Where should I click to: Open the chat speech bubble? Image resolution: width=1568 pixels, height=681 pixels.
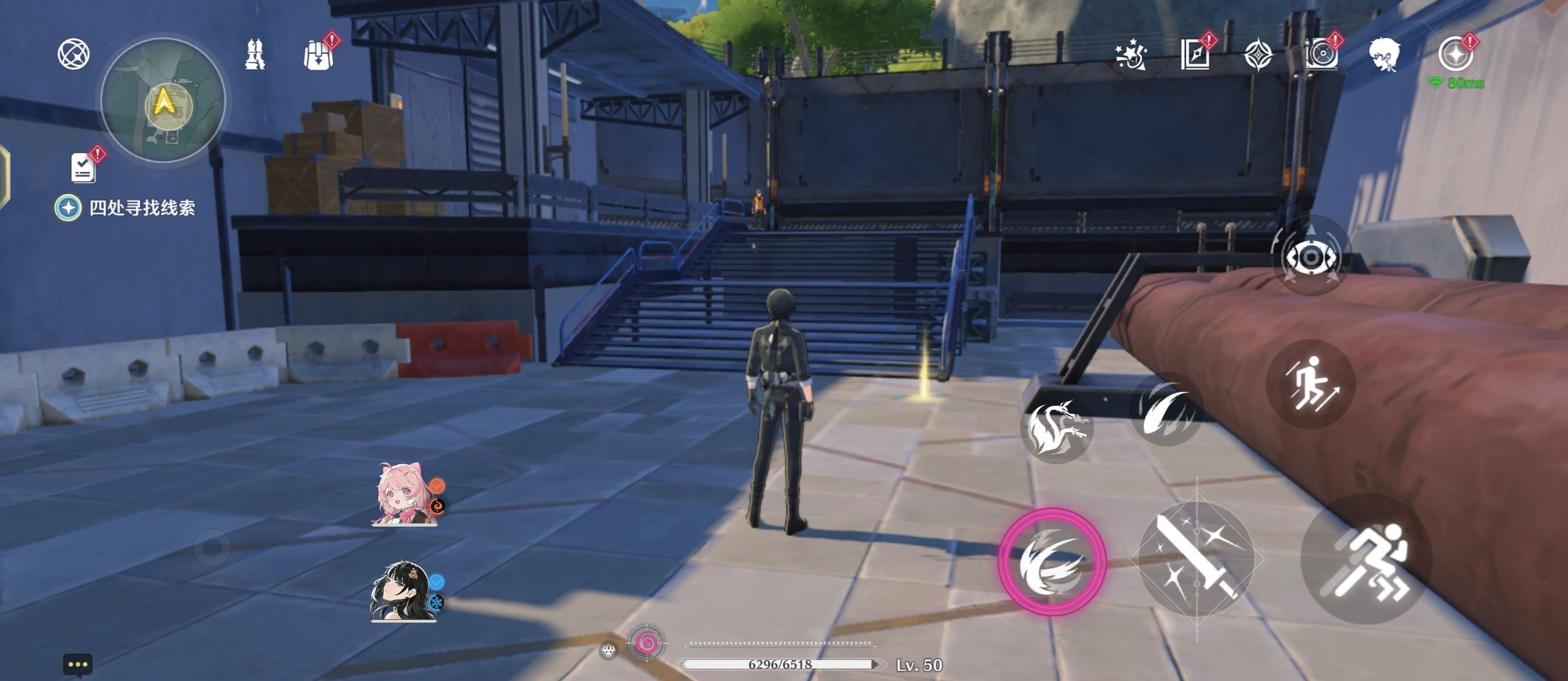[77, 665]
